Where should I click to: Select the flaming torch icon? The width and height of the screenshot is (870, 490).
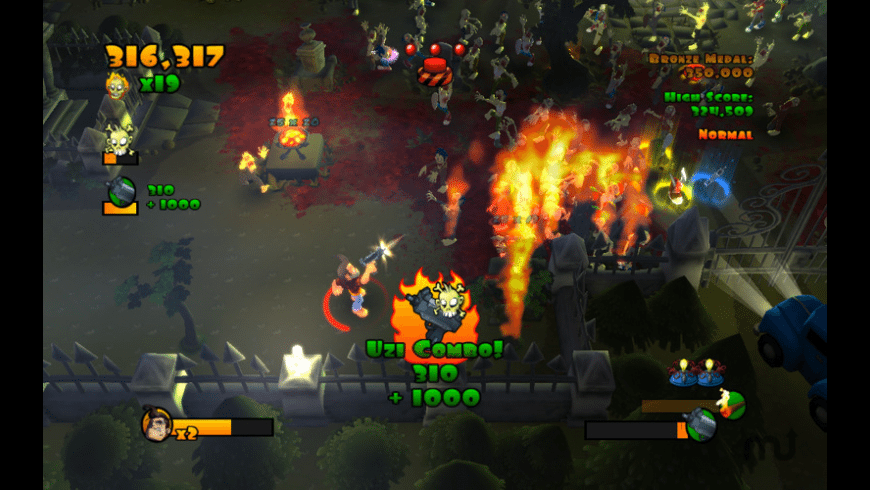(731, 403)
